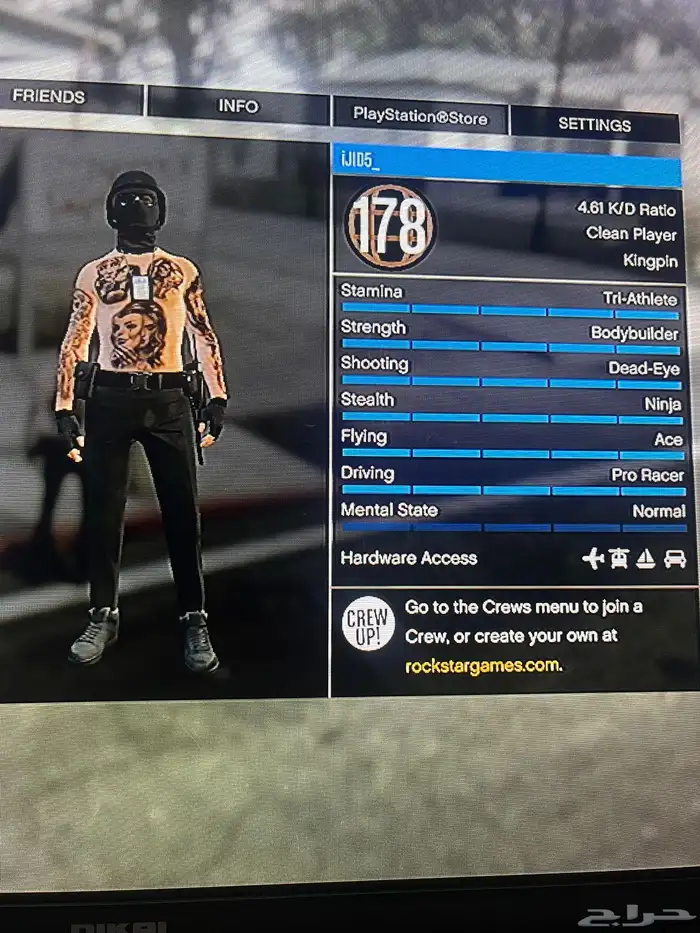Go to the PlayStation Store tab
The width and height of the screenshot is (700, 933).
420,117
